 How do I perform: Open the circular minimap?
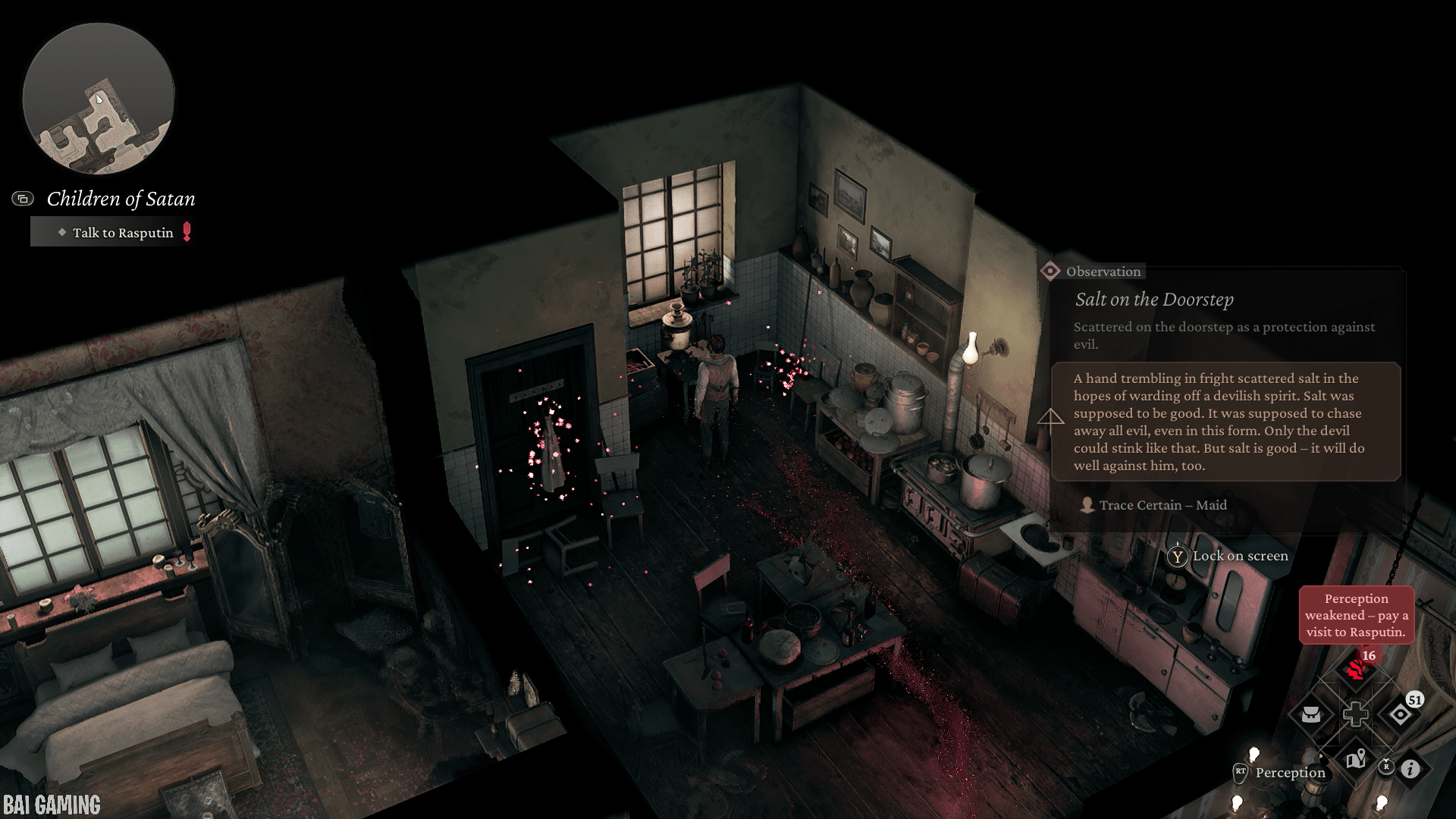tap(99, 99)
